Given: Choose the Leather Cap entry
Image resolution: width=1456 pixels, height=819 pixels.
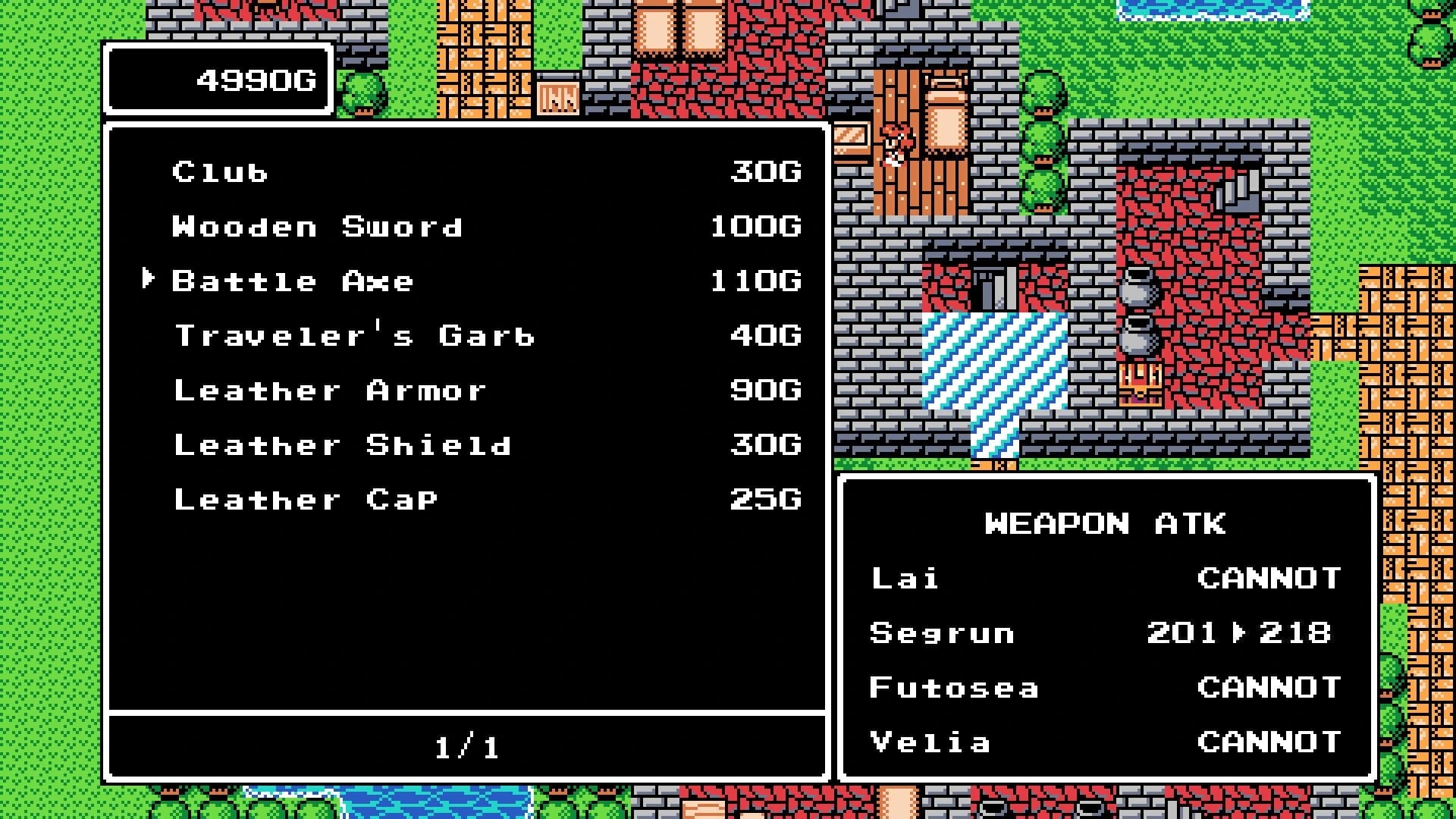Looking at the screenshot, I should (305, 499).
